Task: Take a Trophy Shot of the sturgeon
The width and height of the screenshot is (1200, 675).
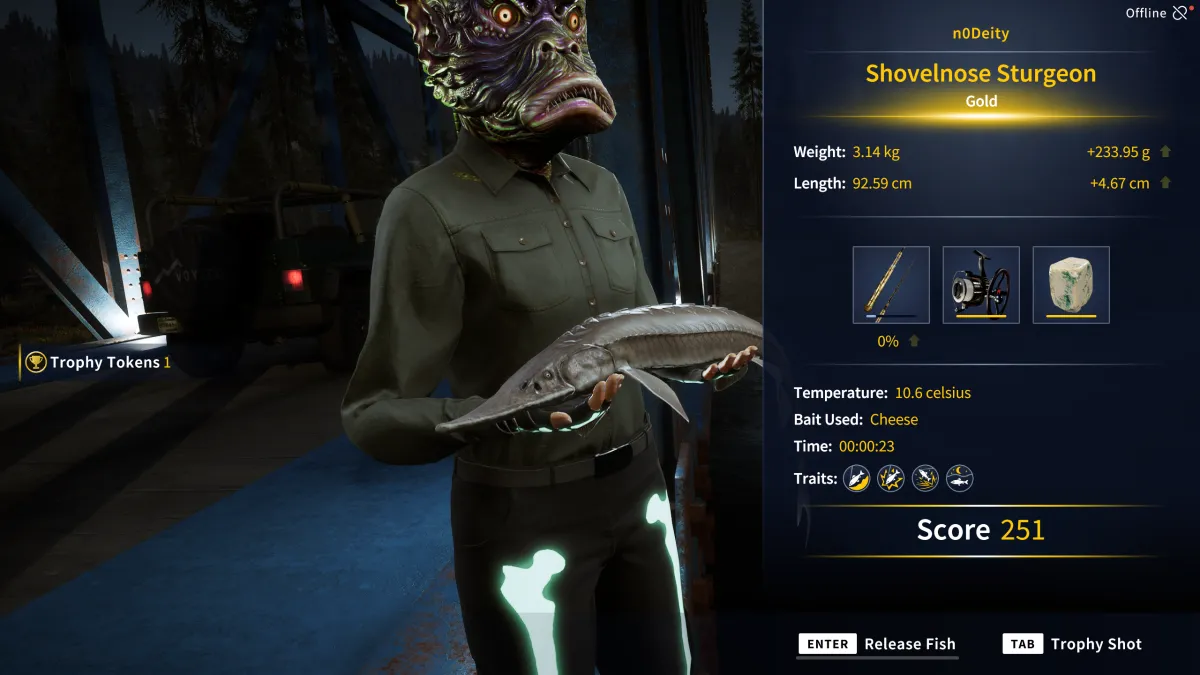Action: (x=1072, y=644)
